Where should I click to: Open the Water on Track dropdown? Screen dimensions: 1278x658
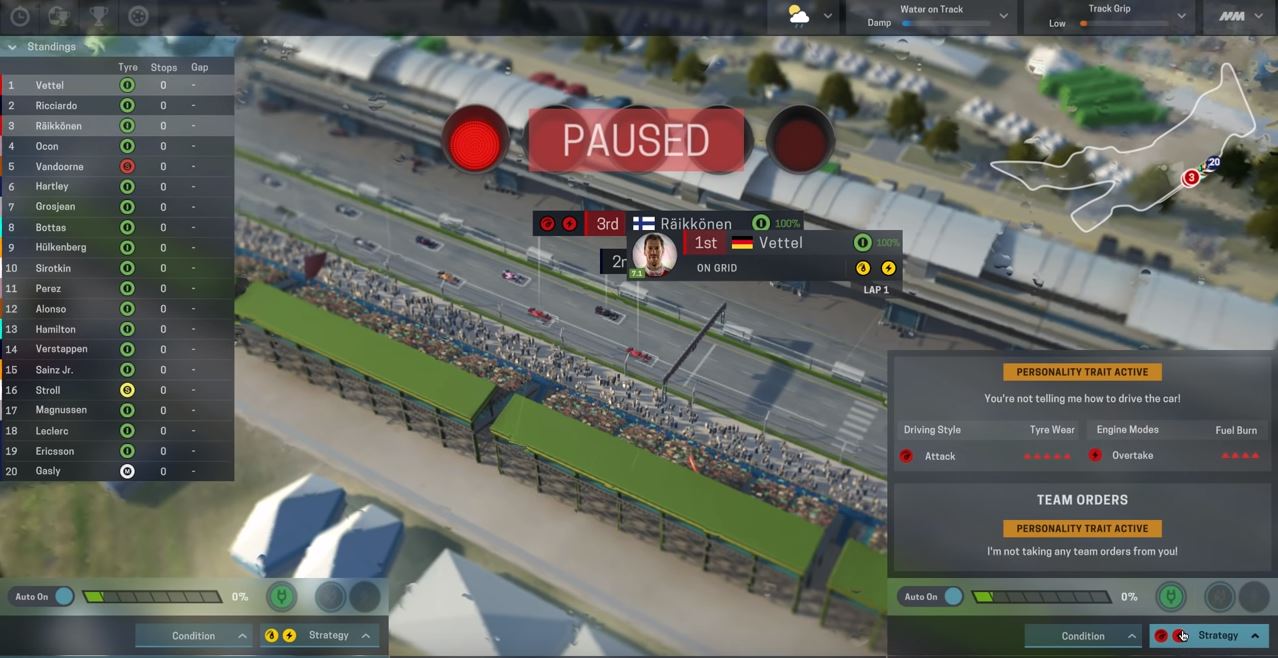[x=1003, y=16]
